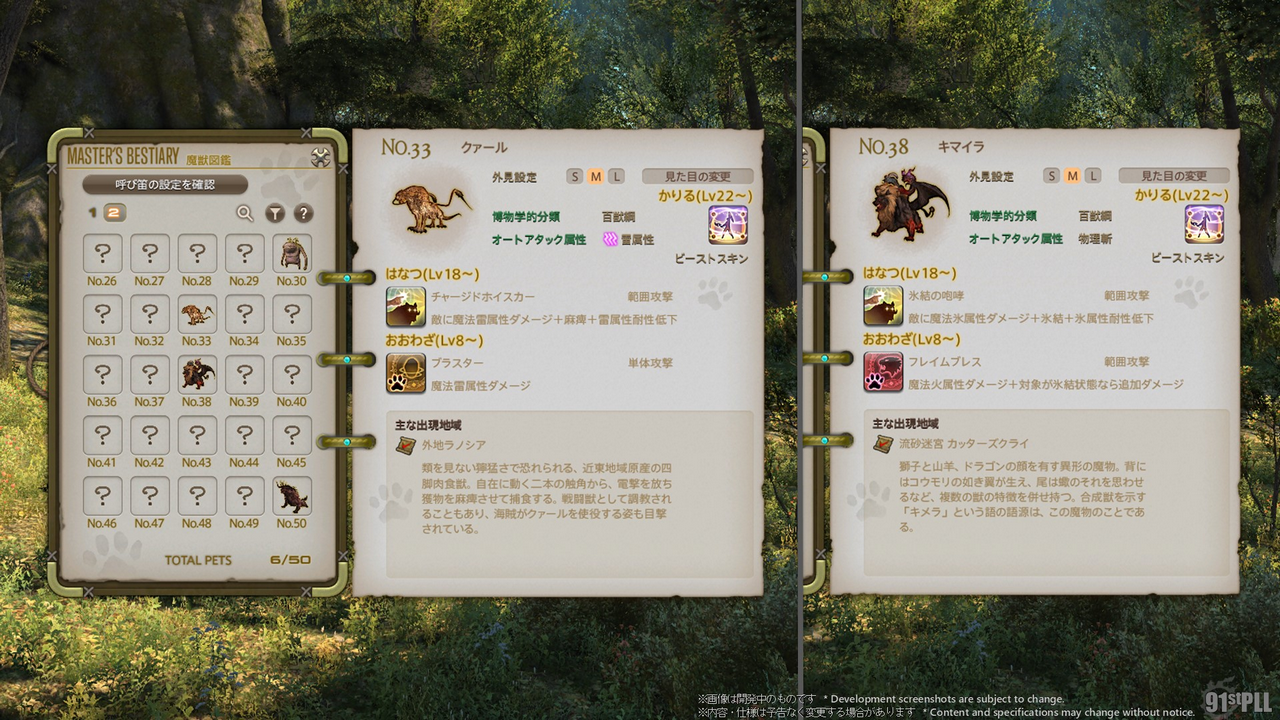The width and height of the screenshot is (1280, 720).
Task: Open the magnifying glass search
Action: click(245, 212)
